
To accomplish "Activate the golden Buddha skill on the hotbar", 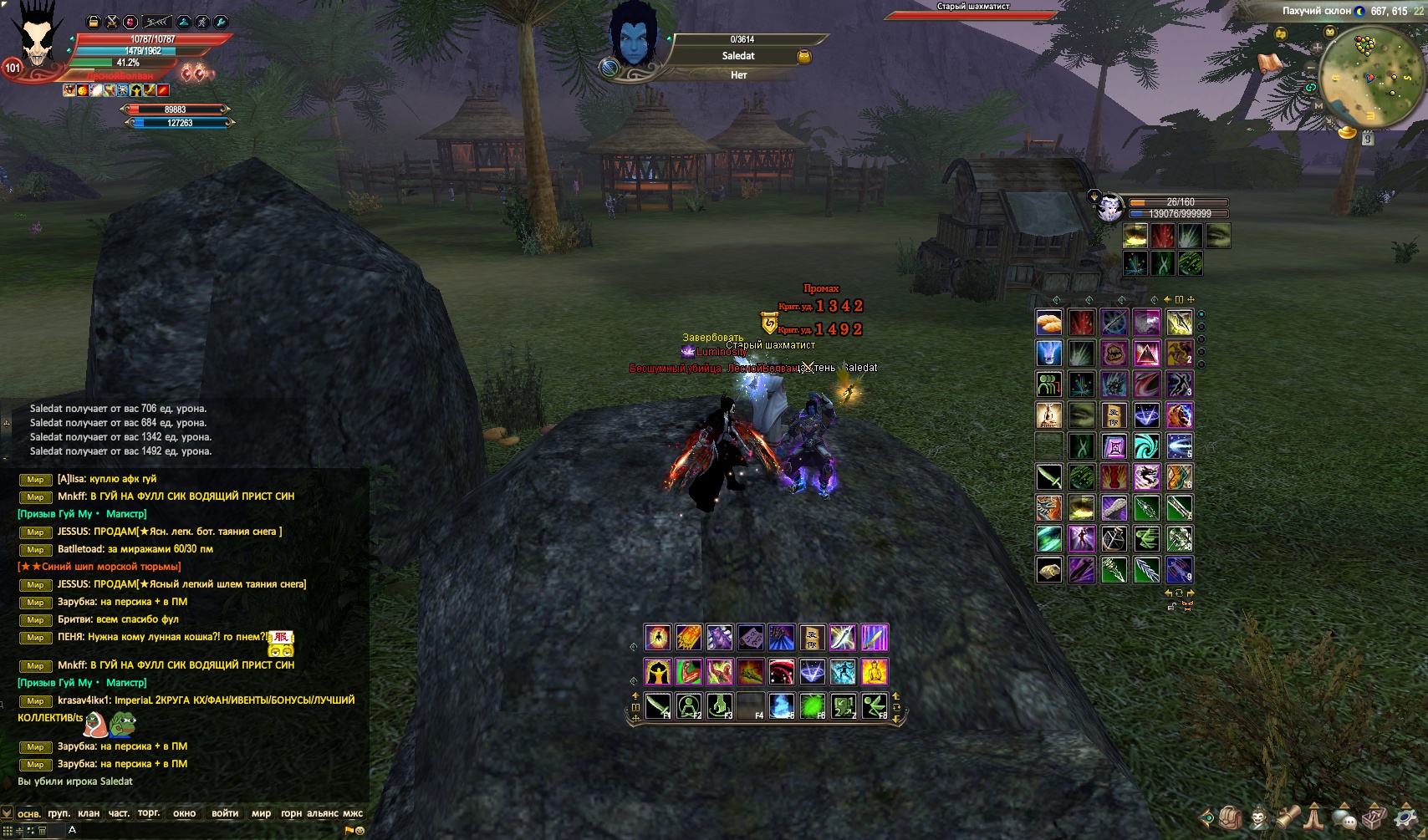I will pyautogui.click(x=874, y=671).
